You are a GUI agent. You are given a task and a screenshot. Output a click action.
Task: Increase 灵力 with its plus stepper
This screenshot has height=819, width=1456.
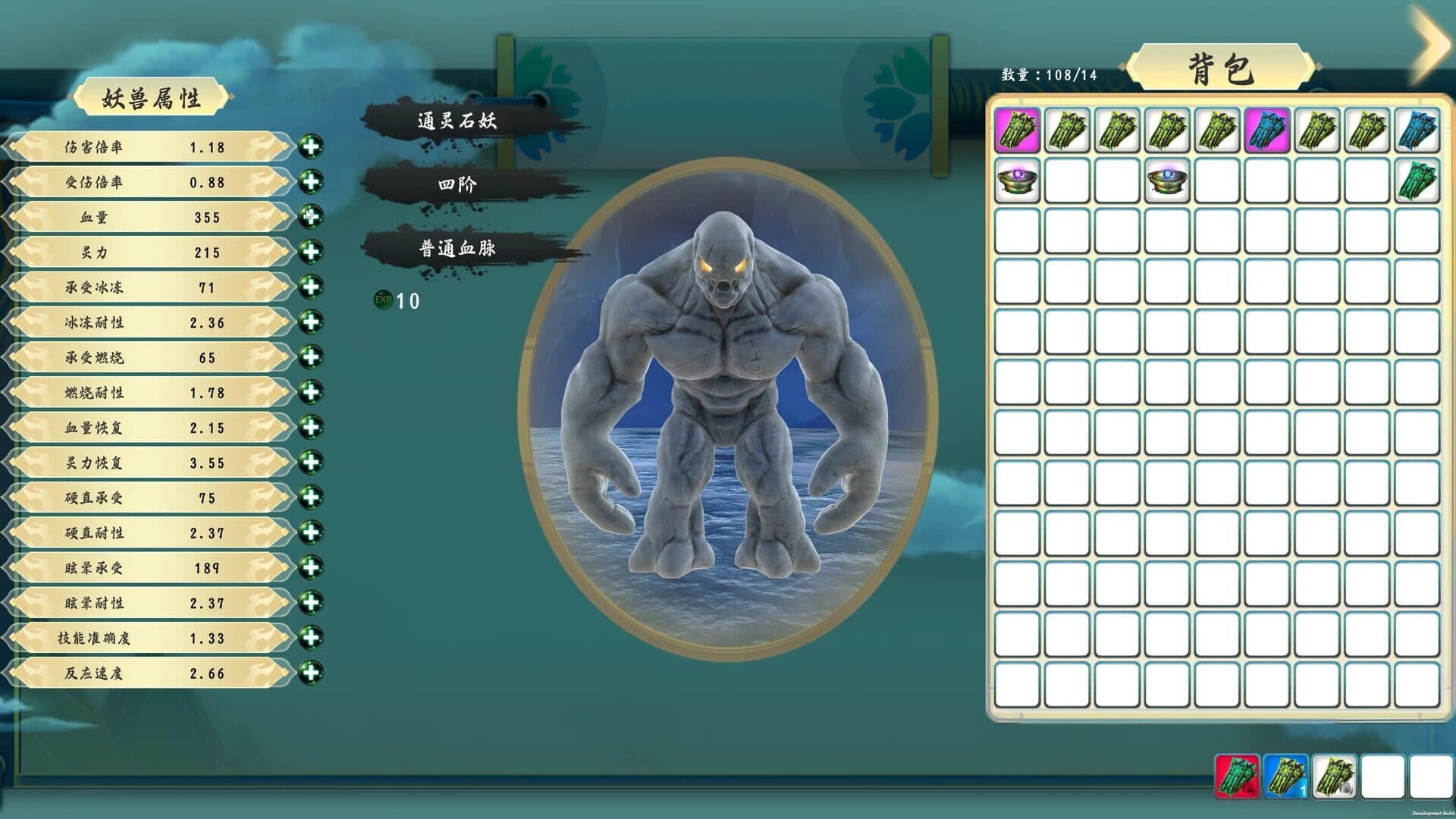[309, 252]
